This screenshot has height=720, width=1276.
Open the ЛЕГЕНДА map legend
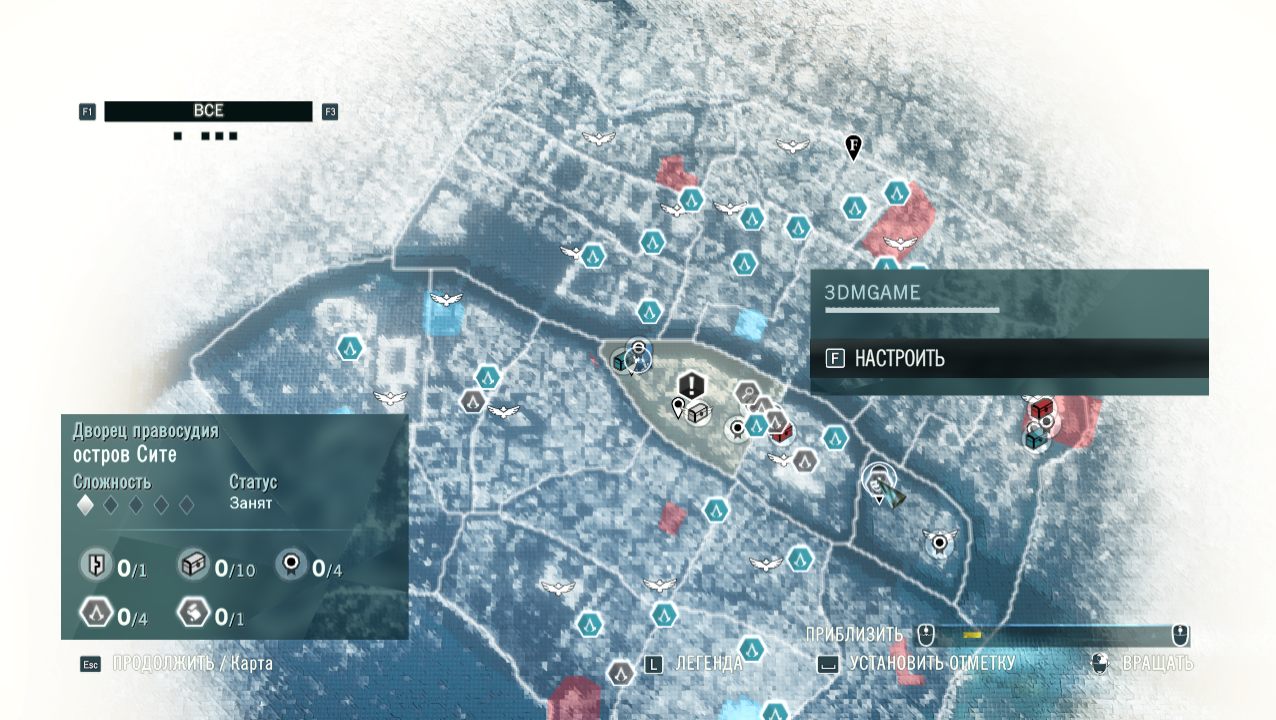[708, 663]
